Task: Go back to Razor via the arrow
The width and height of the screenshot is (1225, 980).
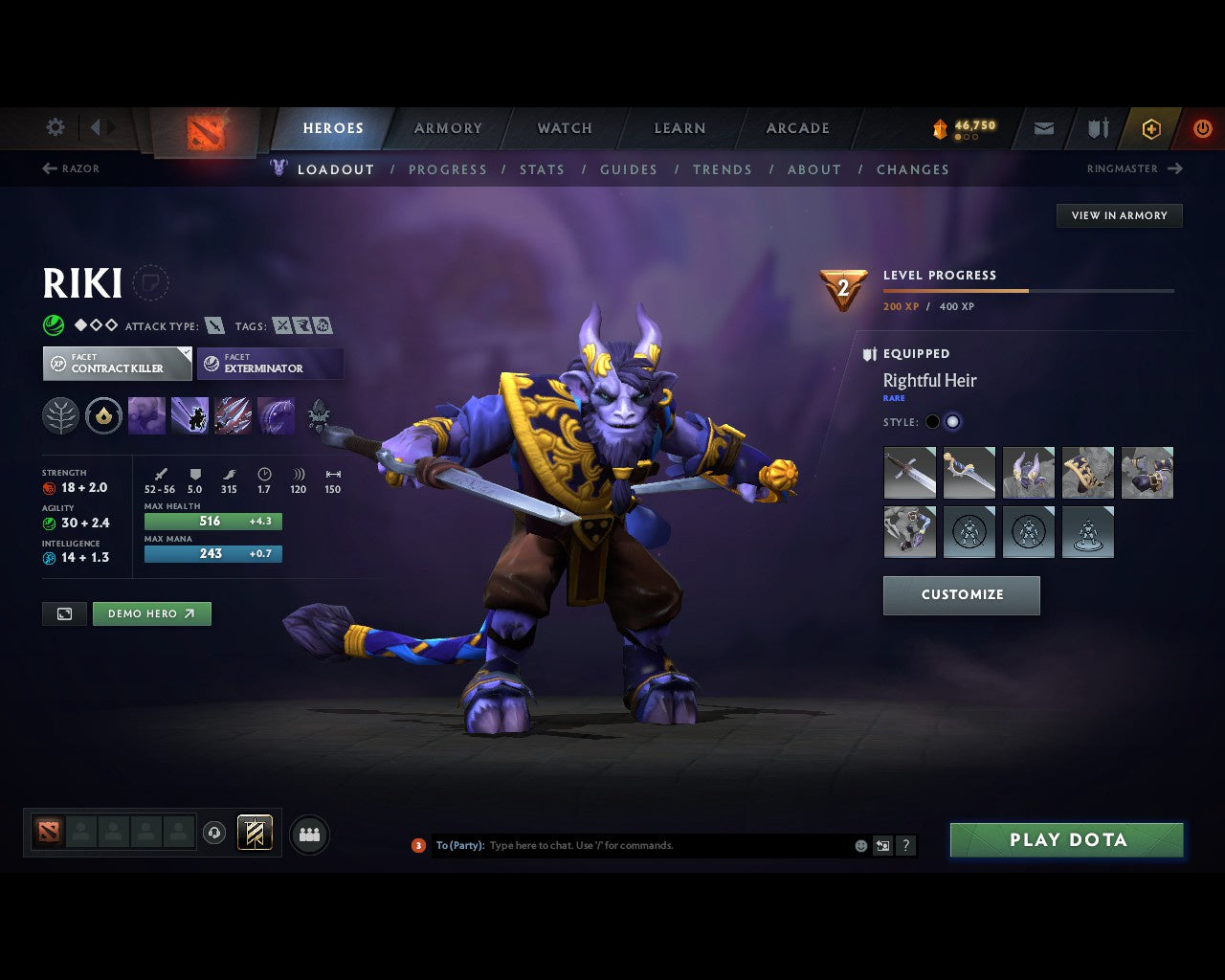Action: point(48,168)
